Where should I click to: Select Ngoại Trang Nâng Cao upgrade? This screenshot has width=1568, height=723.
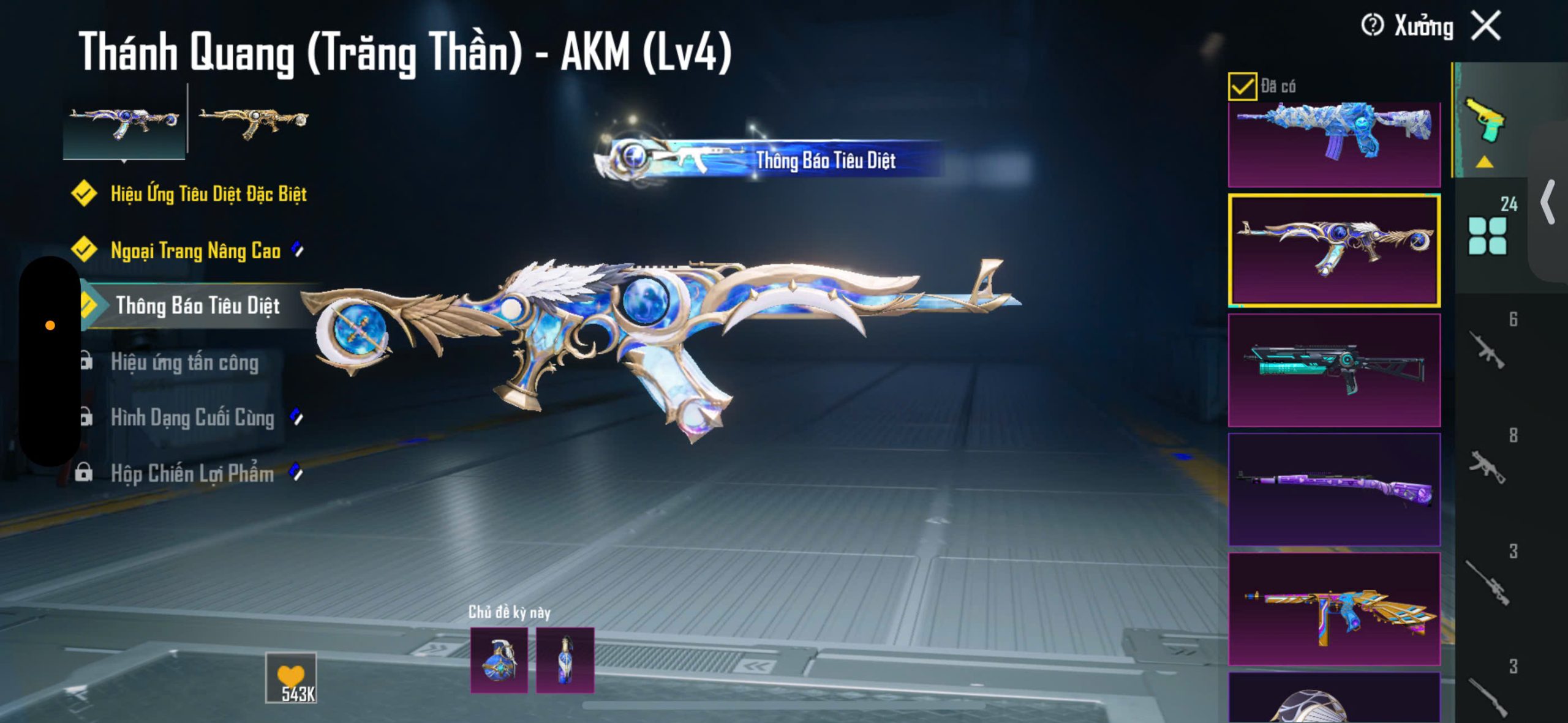(195, 250)
